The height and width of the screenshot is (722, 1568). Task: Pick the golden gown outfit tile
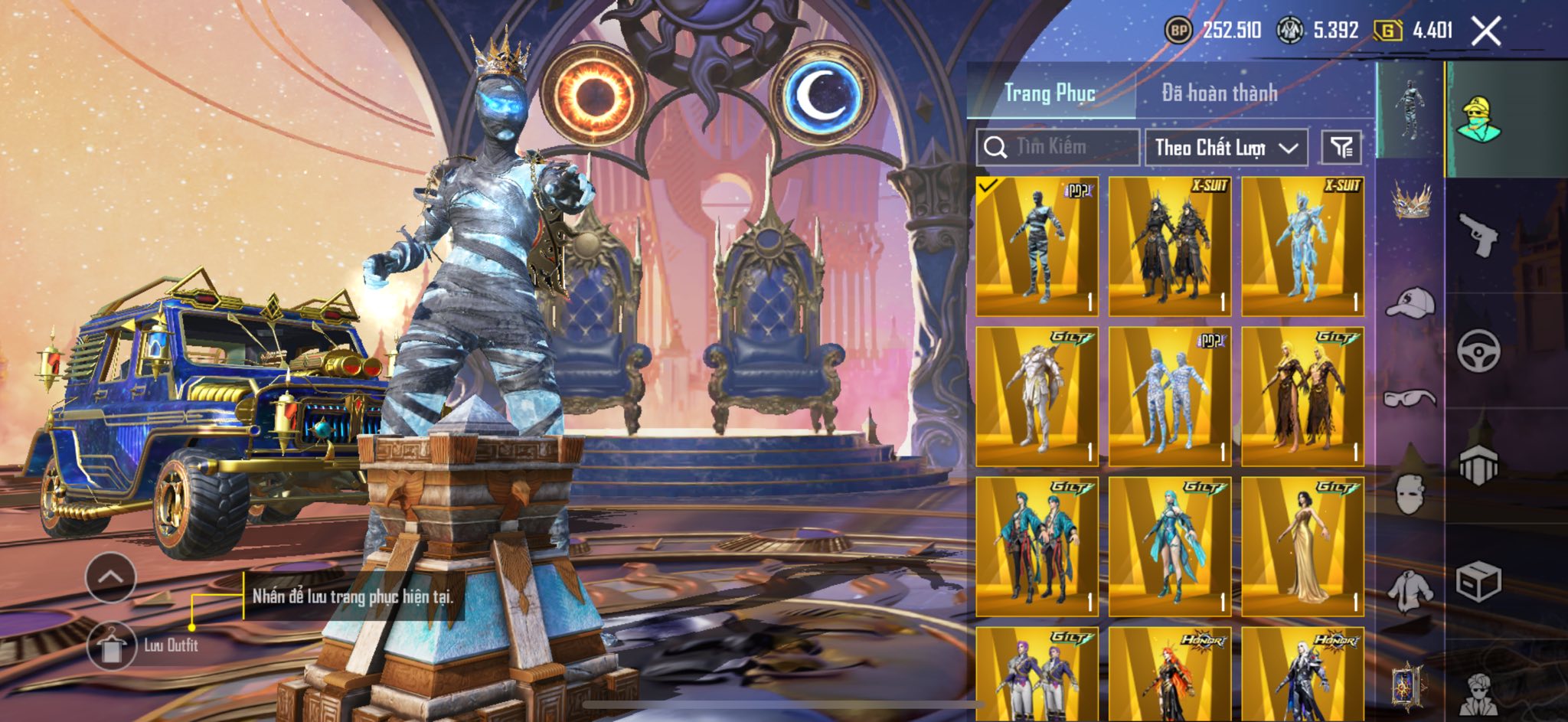1302,547
